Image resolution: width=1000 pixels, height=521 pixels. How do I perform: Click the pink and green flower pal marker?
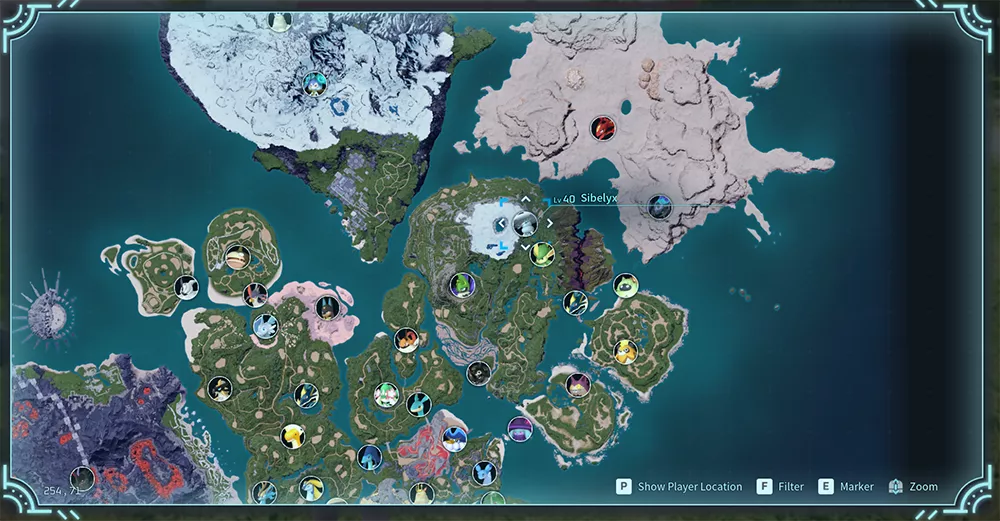pyautogui.click(x=386, y=394)
